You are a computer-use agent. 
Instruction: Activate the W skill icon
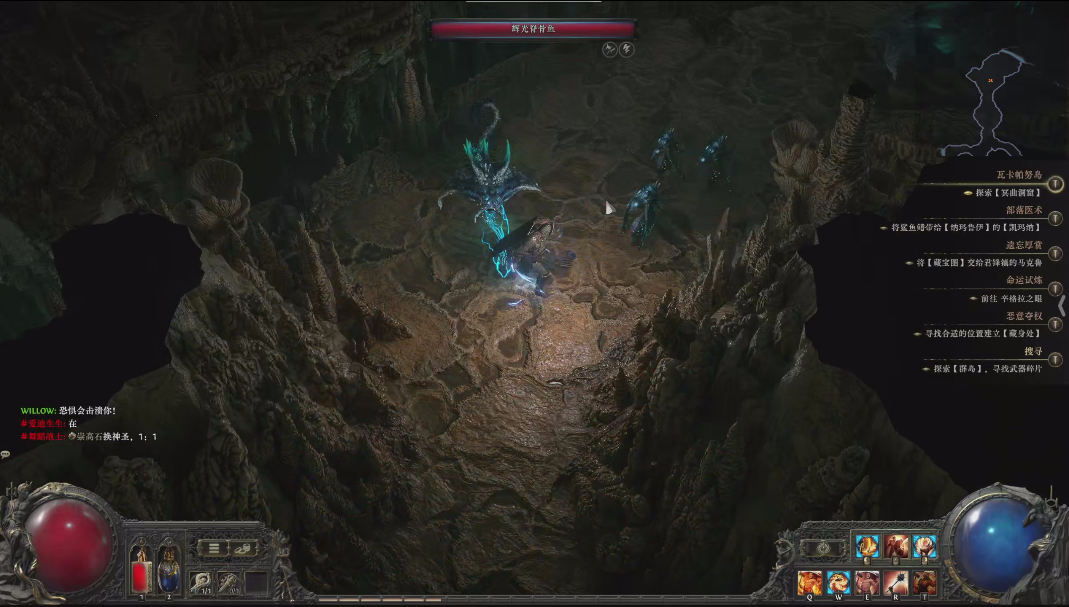(x=838, y=582)
